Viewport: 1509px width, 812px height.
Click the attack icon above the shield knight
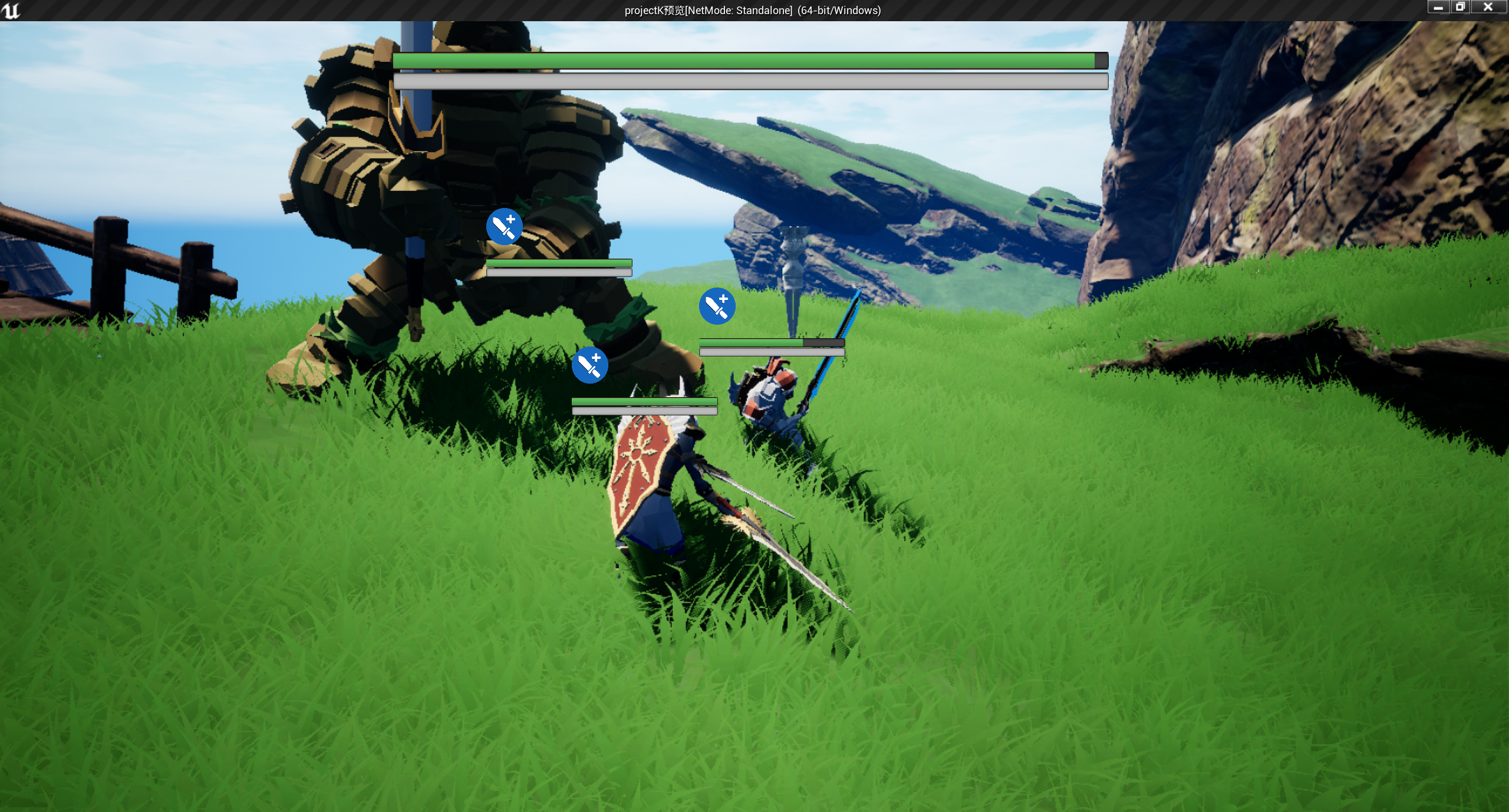[590, 365]
